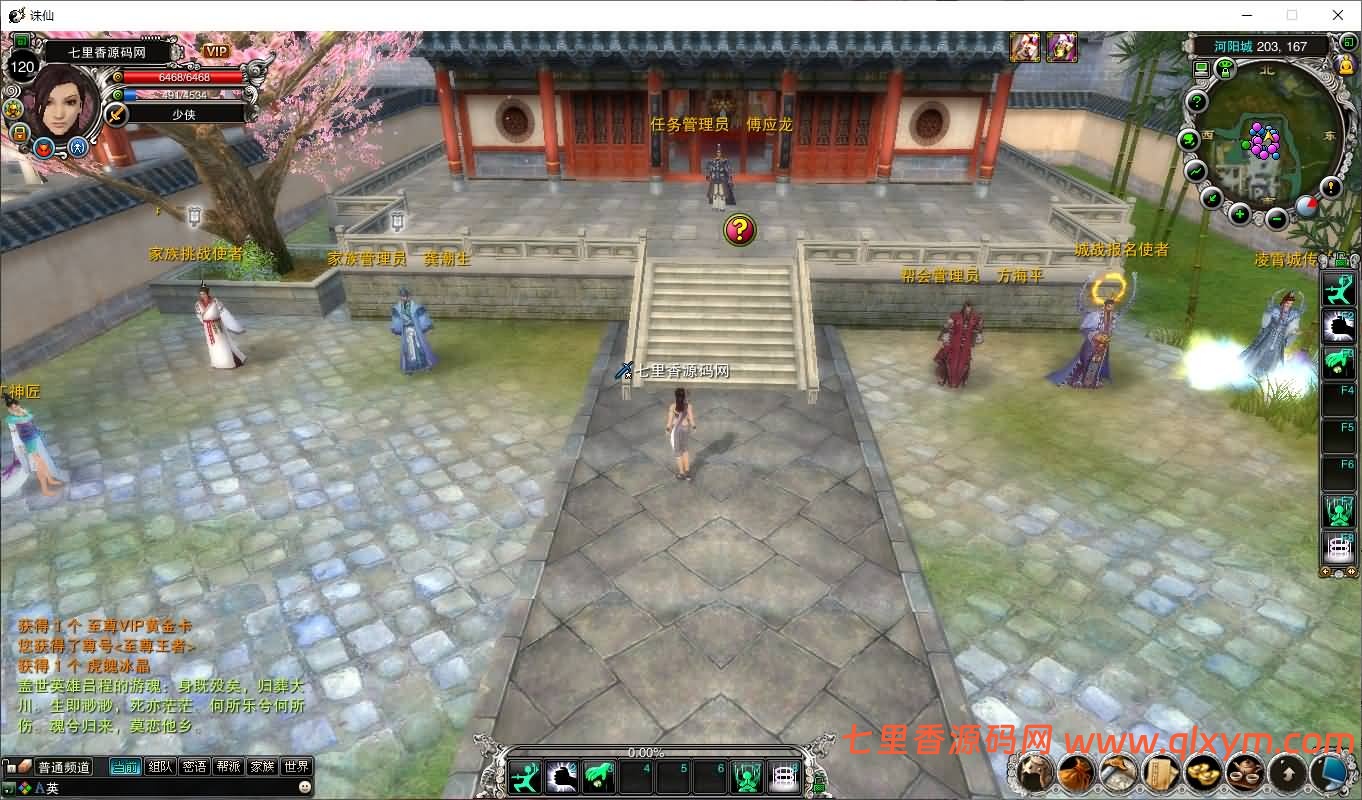
Task: Click the smiley emoji icon in chat
Action: click(x=305, y=787)
